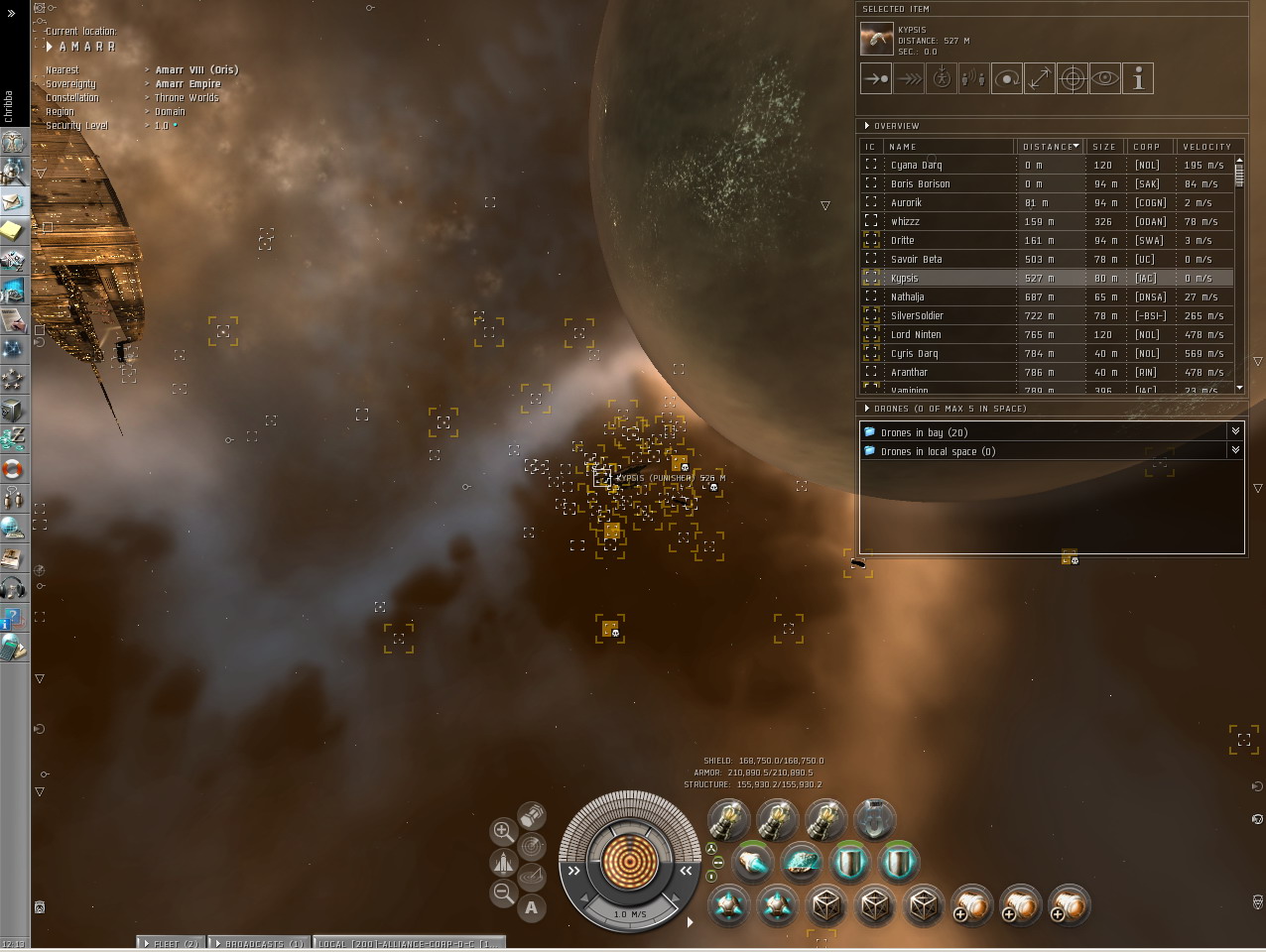Click Keep at Range double-arrow button
Image resolution: width=1266 pixels, height=952 pixels.
point(1040,78)
